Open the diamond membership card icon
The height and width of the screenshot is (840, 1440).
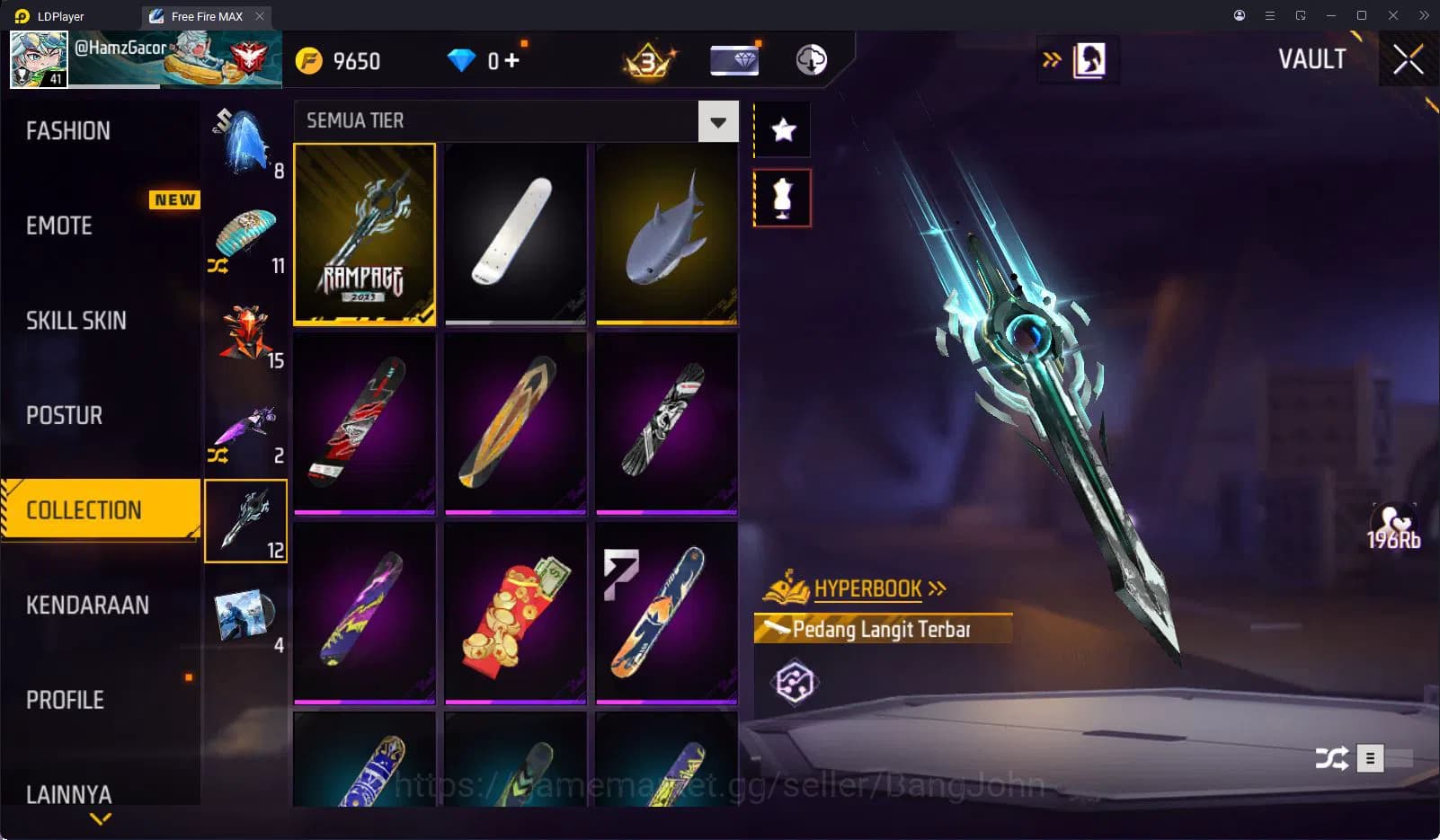tap(733, 59)
